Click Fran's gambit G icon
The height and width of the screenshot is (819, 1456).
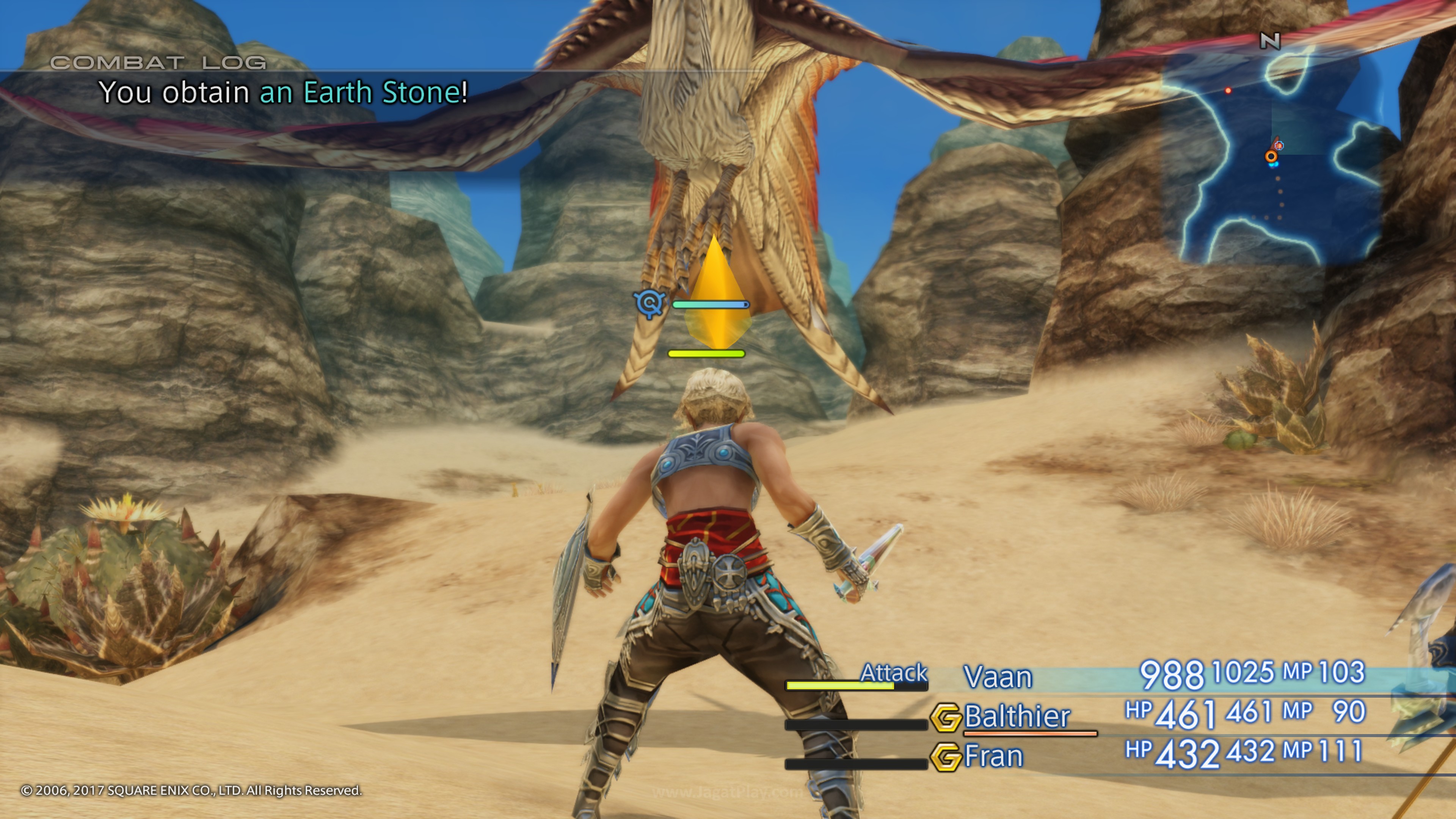click(x=946, y=757)
